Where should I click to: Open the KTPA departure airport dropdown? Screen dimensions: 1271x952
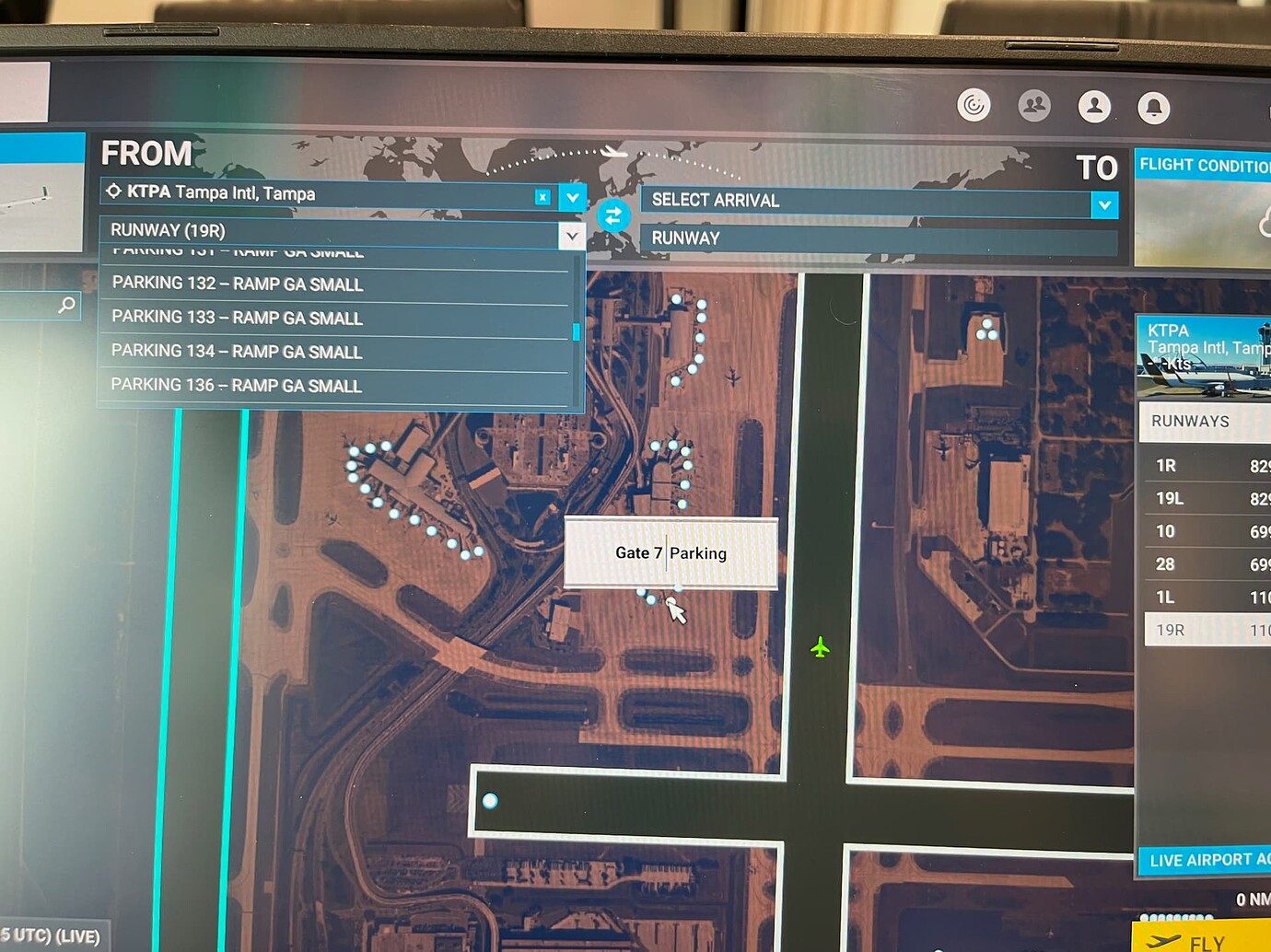tap(572, 197)
